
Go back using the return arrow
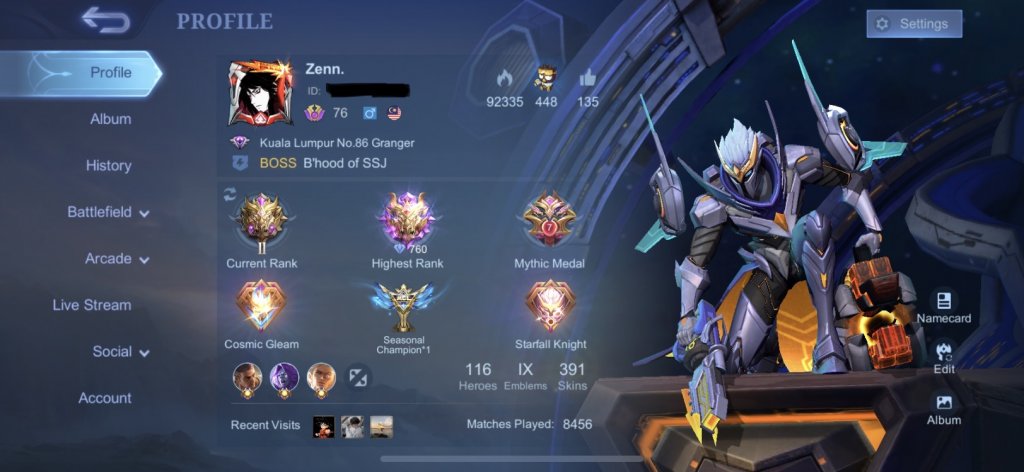coord(106,19)
